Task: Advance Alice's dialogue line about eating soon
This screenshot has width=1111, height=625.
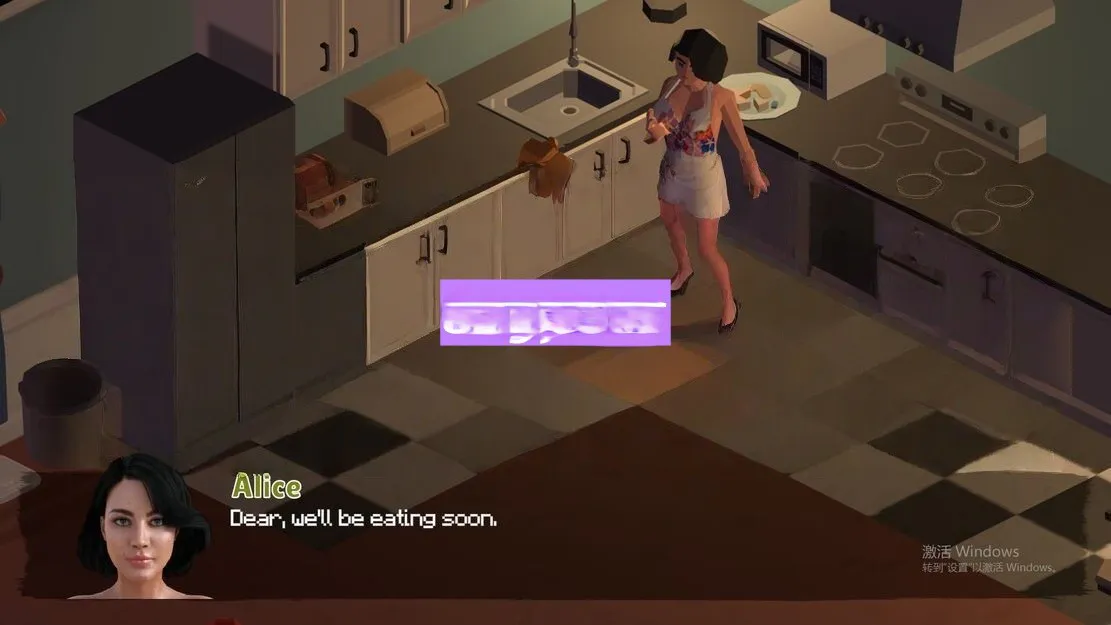Action: coord(363,519)
